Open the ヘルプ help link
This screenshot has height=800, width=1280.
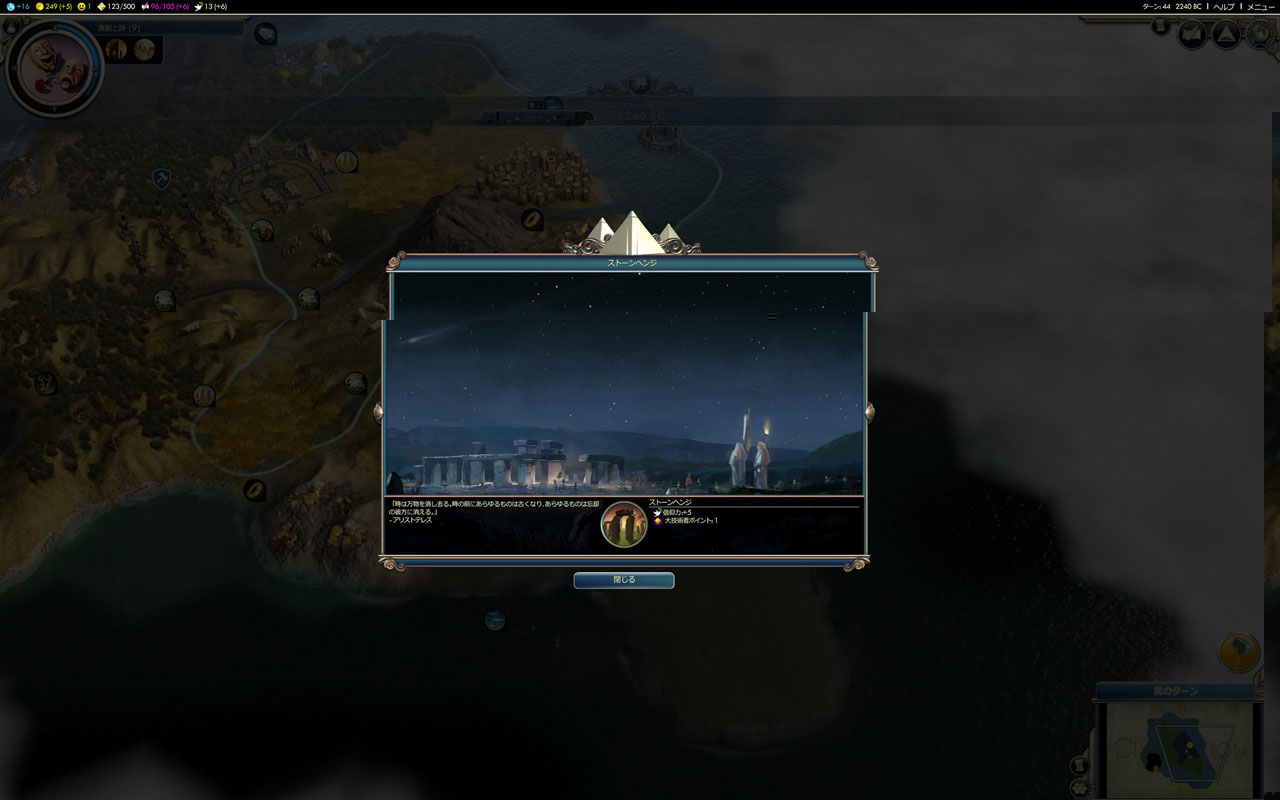(x=1224, y=6)
